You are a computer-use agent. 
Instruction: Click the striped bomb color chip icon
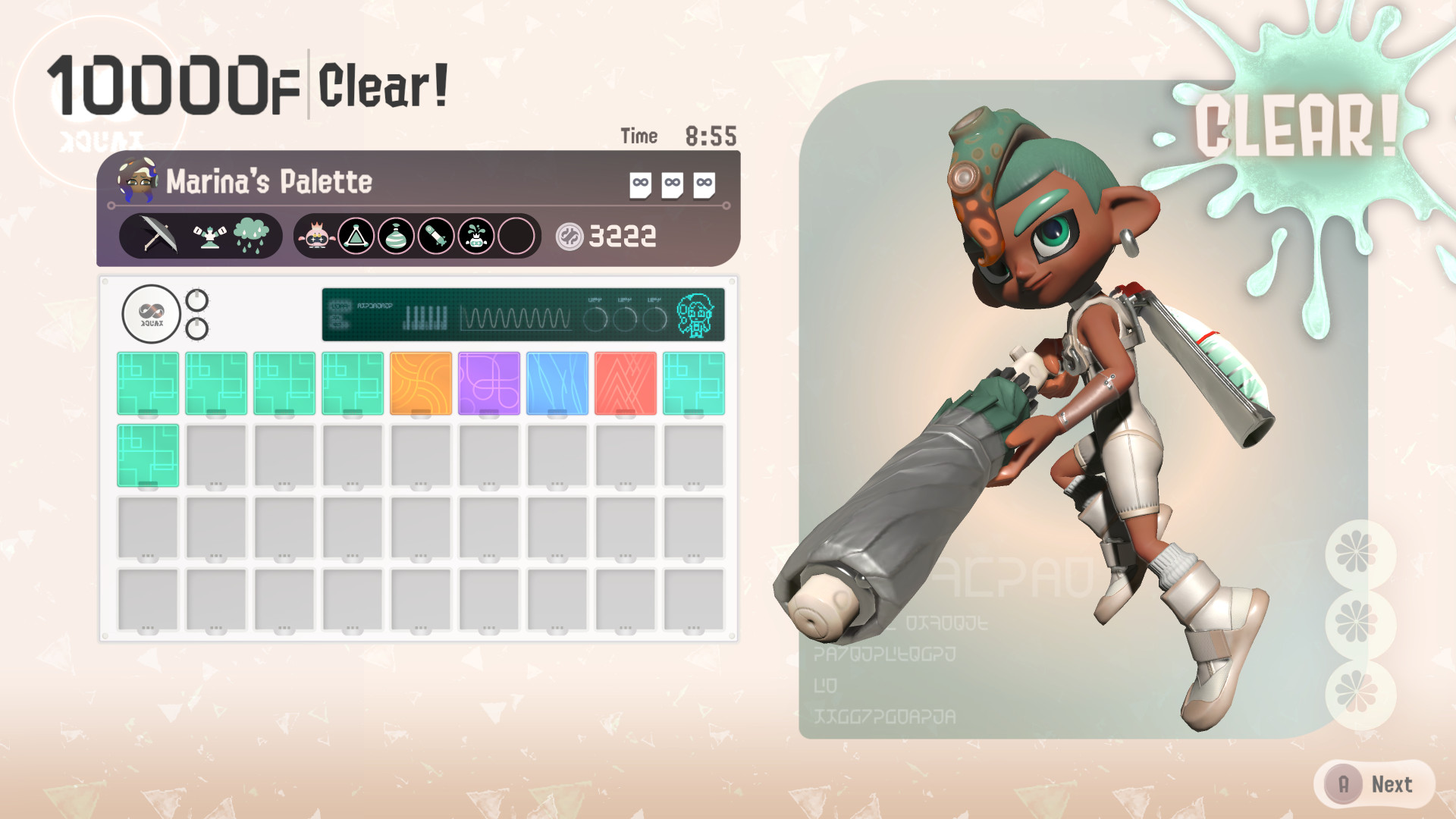point(397,235)
